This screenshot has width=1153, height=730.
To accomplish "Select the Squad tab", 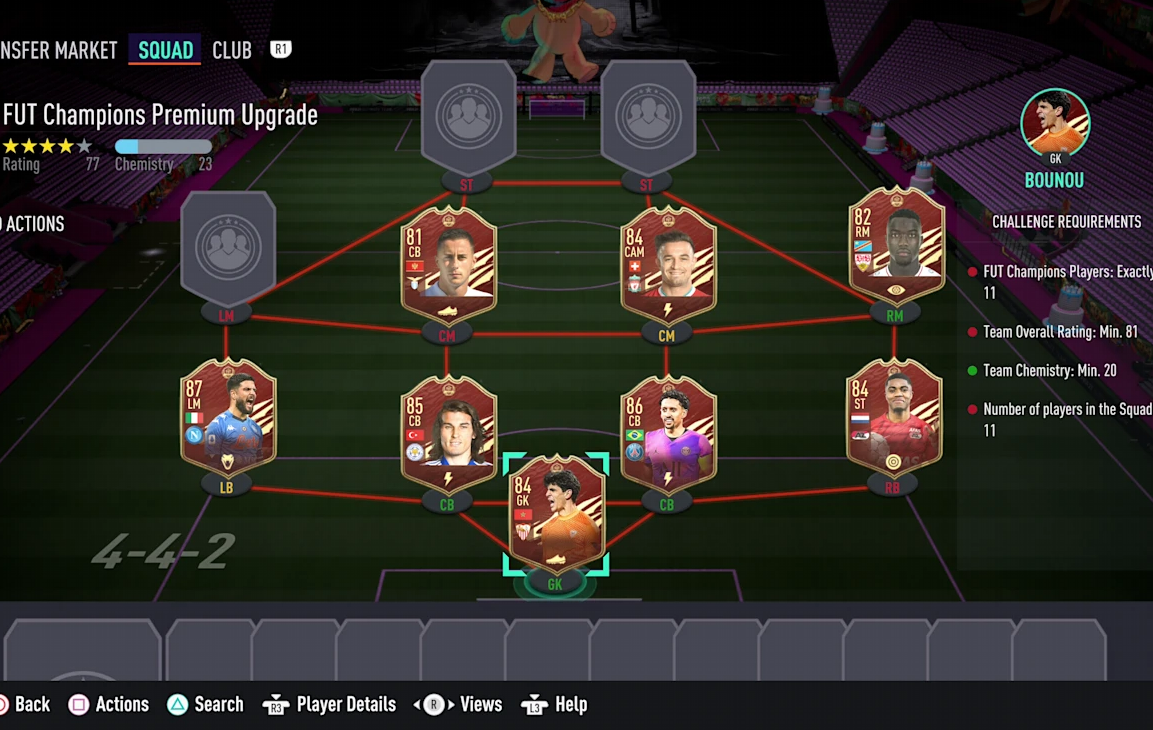I will [165, 50].
